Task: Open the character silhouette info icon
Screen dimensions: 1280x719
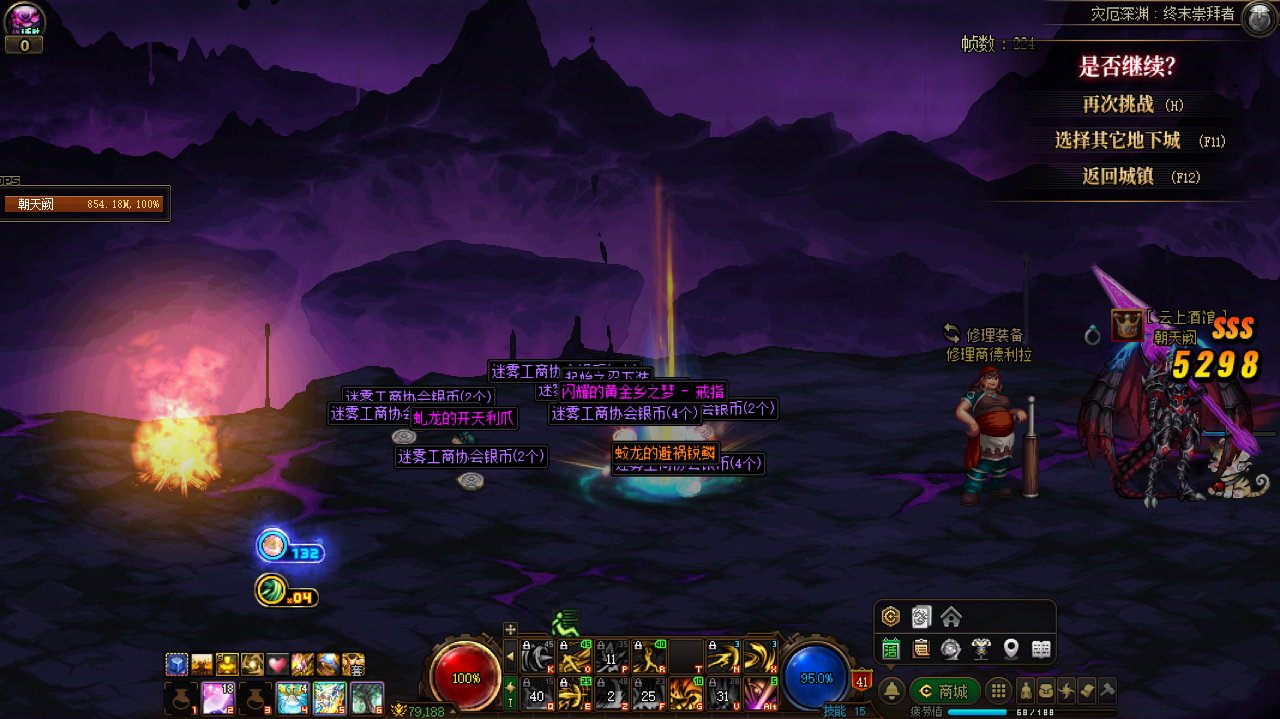Action: (1025, 691)
